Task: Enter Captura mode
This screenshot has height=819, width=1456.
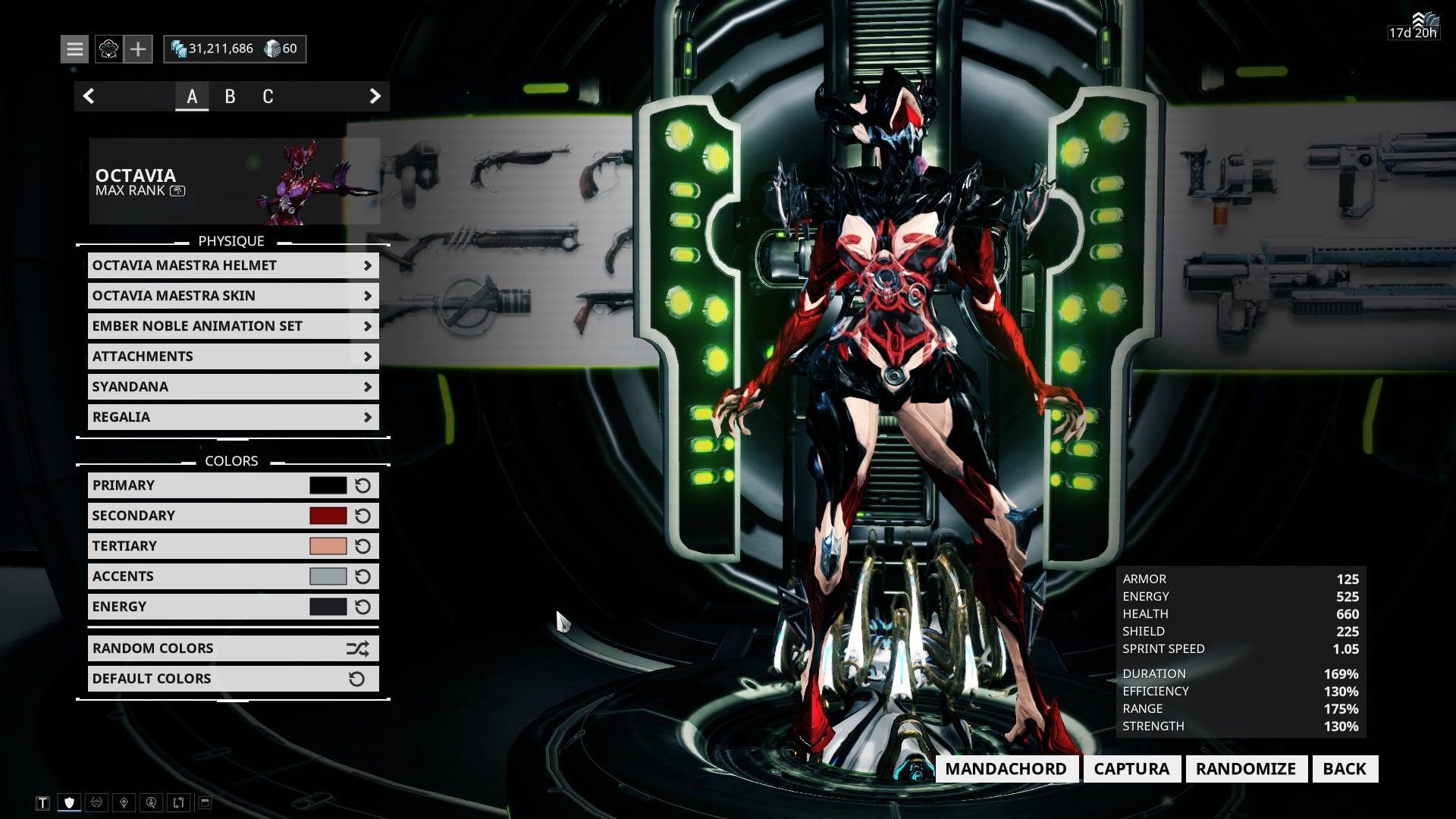Action: 1131,769
